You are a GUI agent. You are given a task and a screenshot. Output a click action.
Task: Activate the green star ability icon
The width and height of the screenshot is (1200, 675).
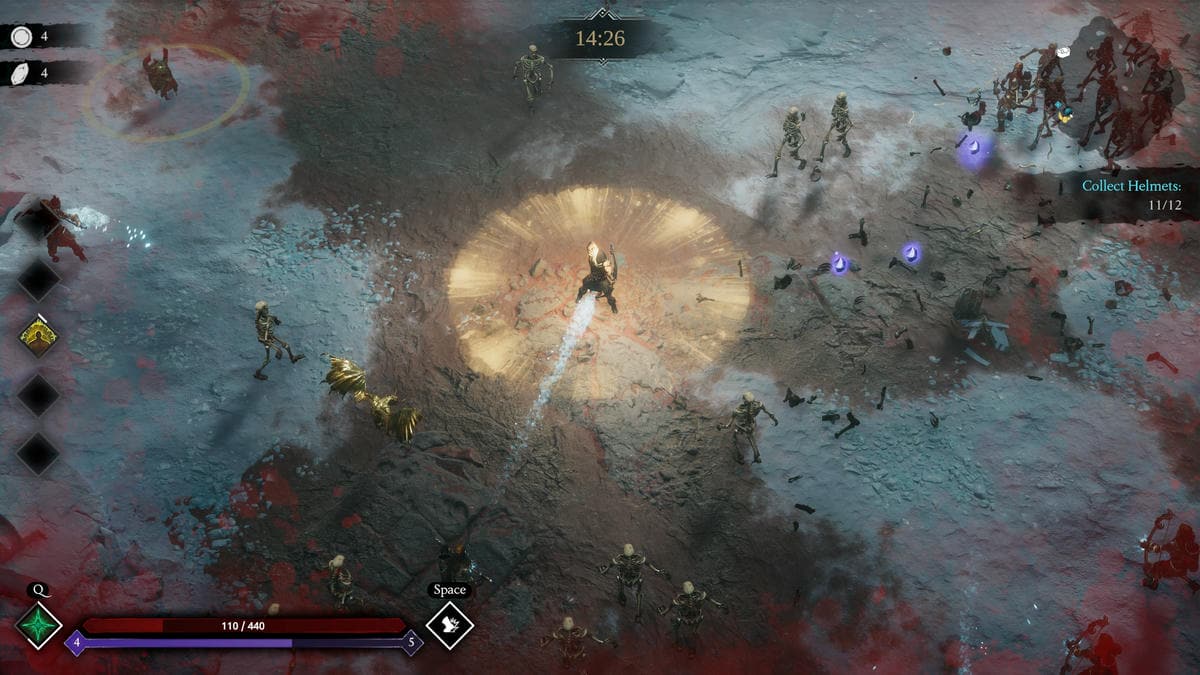tap(39, 626)
